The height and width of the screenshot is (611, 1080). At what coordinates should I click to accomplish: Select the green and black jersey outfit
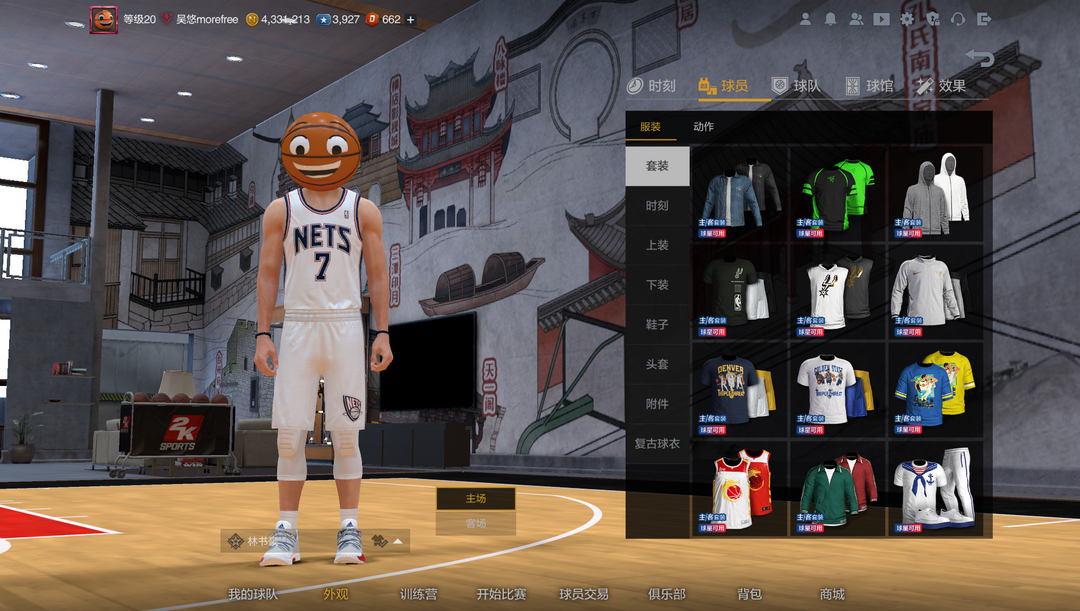(838, 194)
